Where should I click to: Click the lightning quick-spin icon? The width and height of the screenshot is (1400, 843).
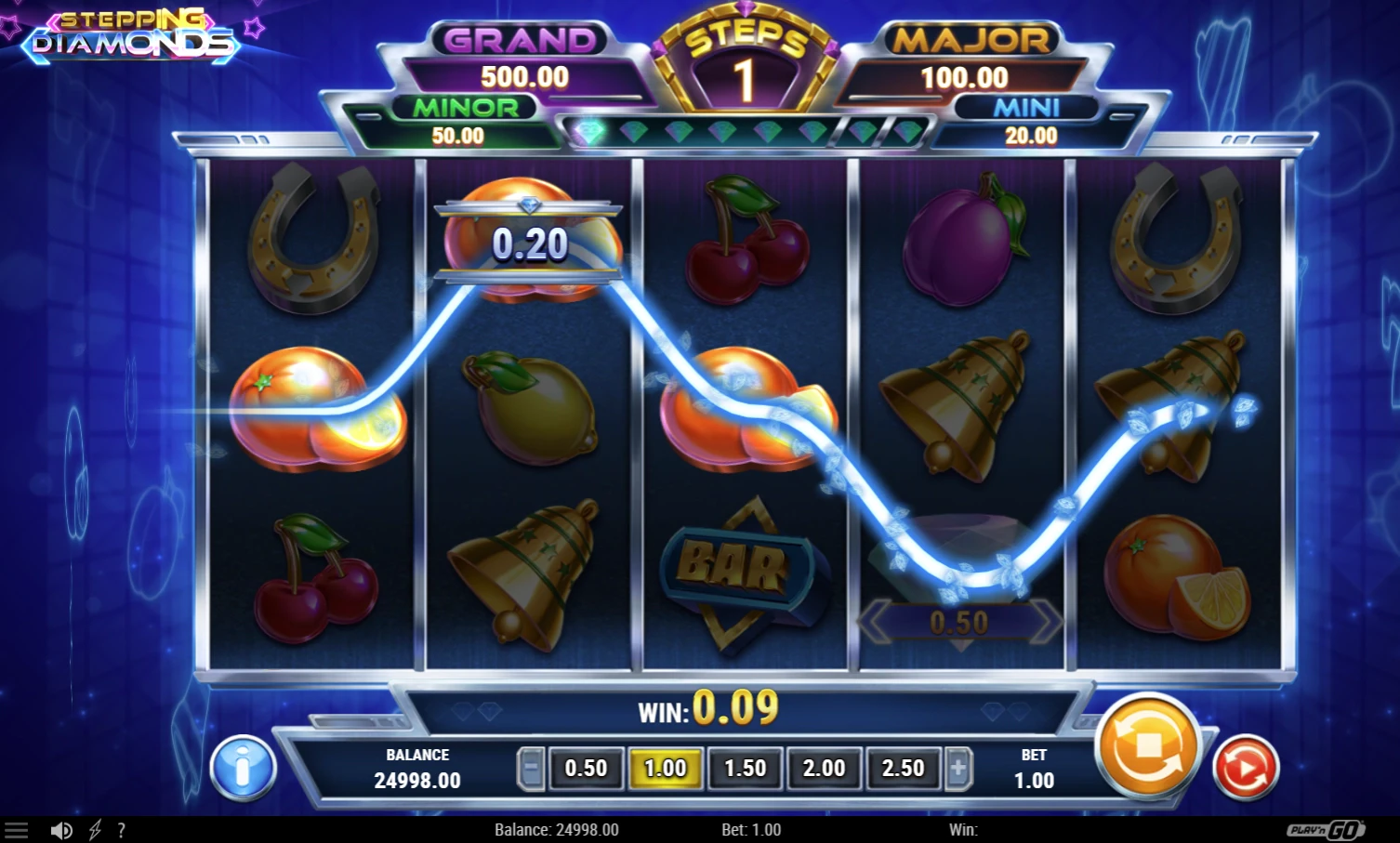pos(93,829)
